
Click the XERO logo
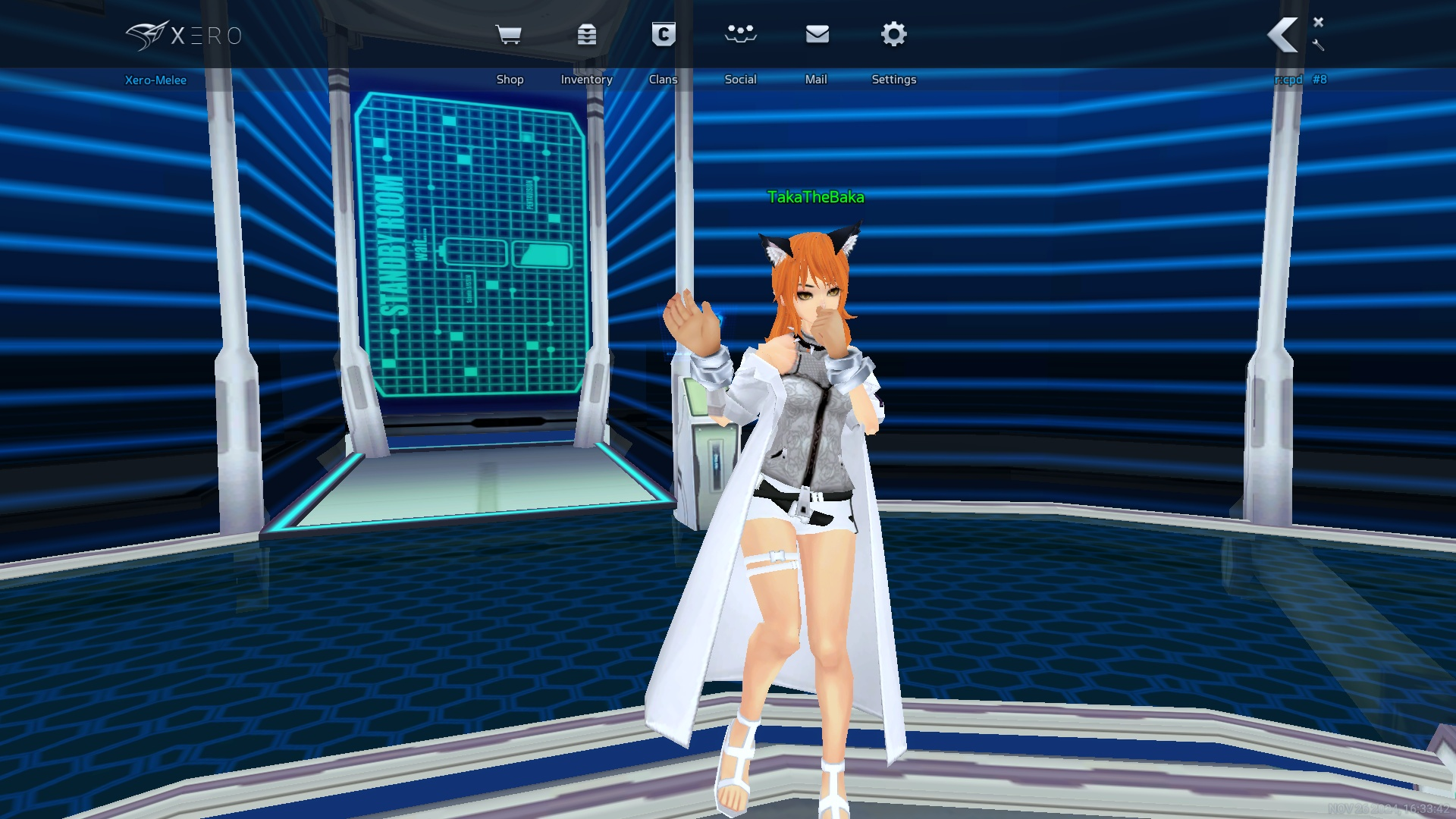pyautogui.click(x=184, y=36)
